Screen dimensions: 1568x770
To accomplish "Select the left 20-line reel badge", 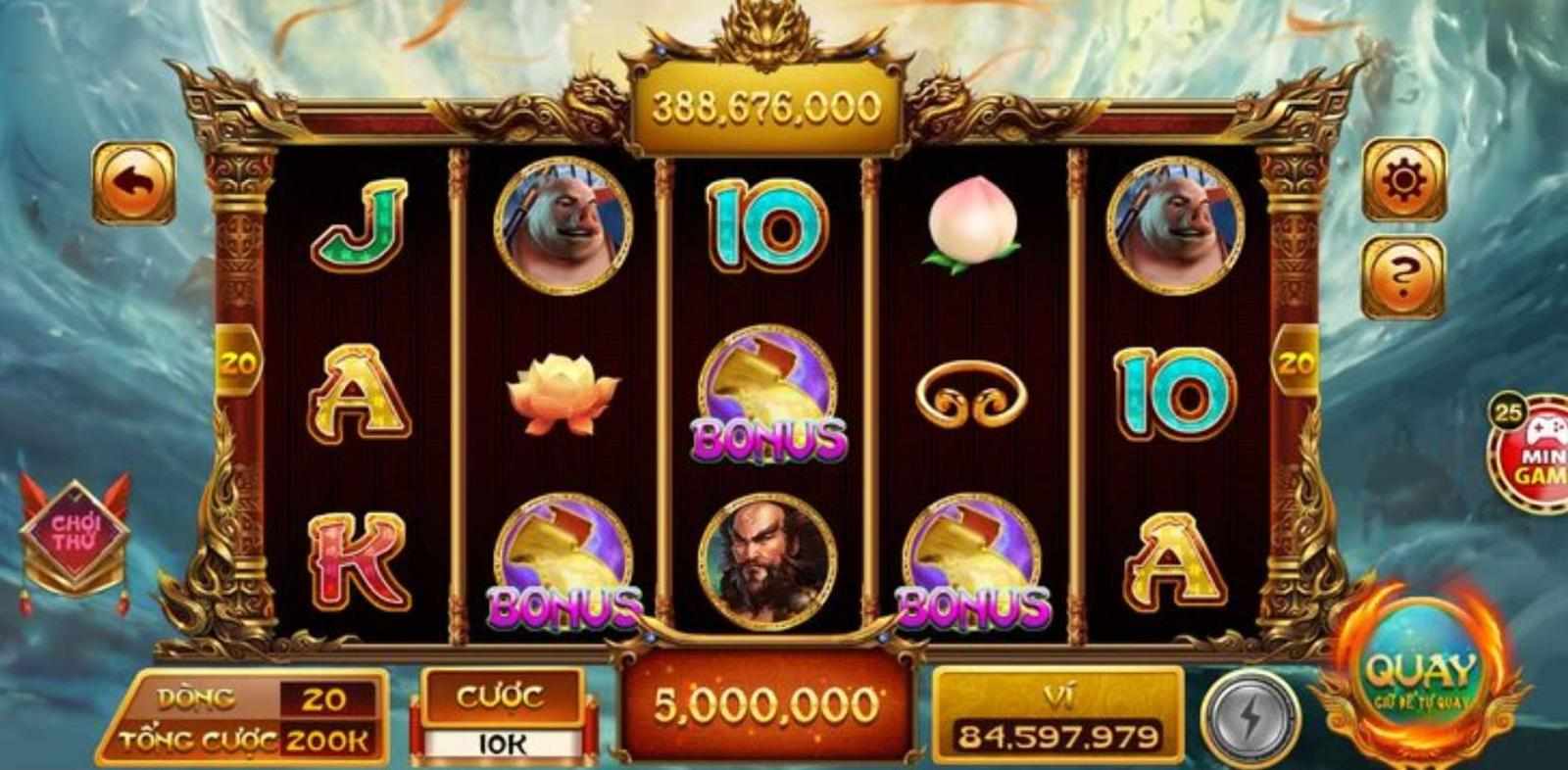I will click(x=238, y=362).
